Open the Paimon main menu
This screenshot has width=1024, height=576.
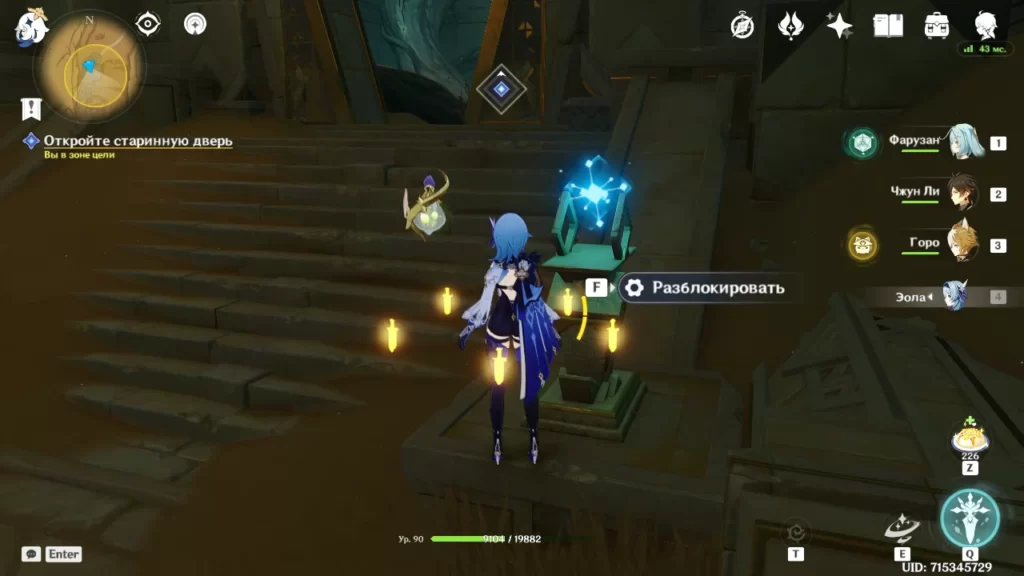(31, 28)
